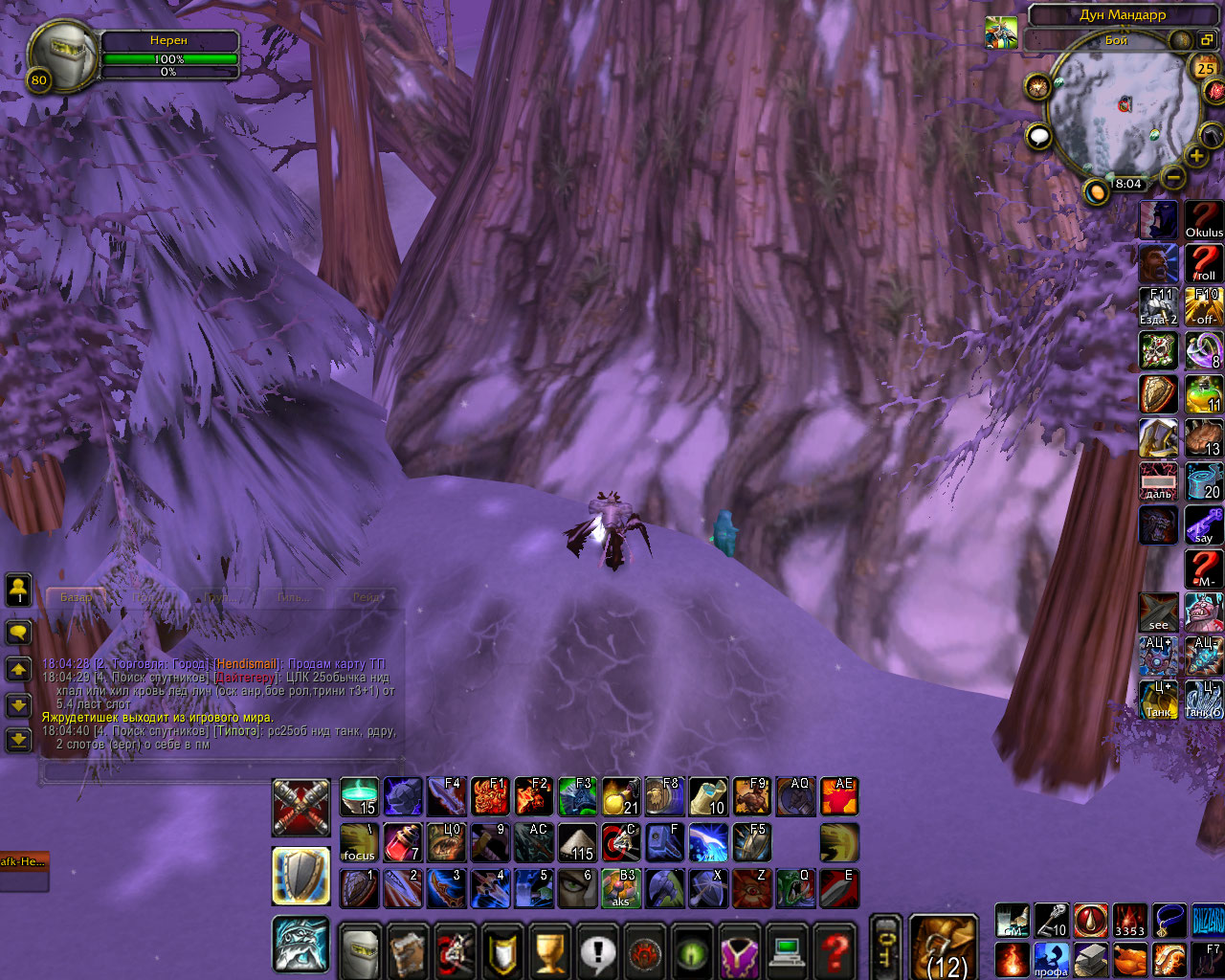Screen dimensions: 1225x980
Task: Open the calendar button showing 25
Action: point(1205,68)
